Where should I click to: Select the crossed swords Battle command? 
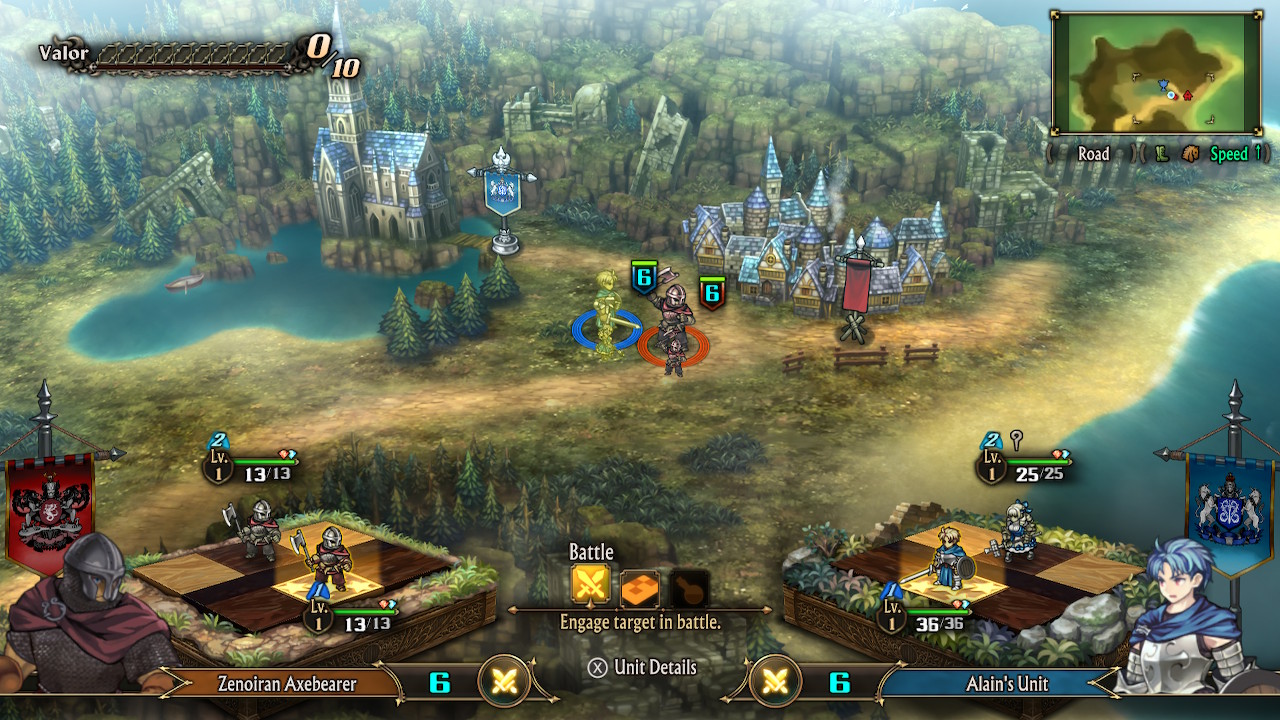coord(591,587)
